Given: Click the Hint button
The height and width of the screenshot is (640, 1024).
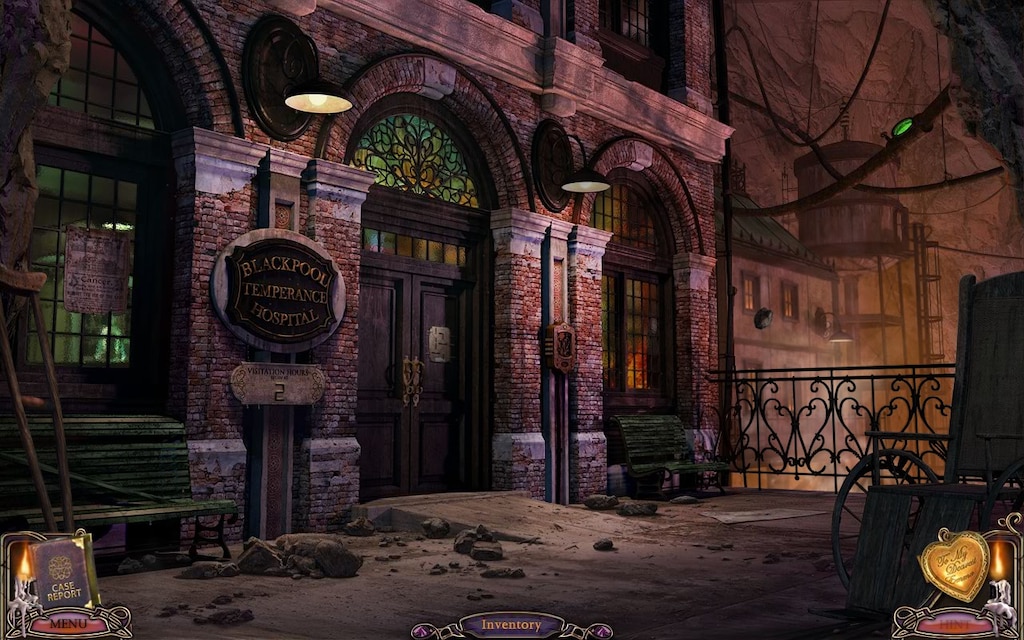Looking at the screenshot, I should pyautogui.click(x=954, y=623).
